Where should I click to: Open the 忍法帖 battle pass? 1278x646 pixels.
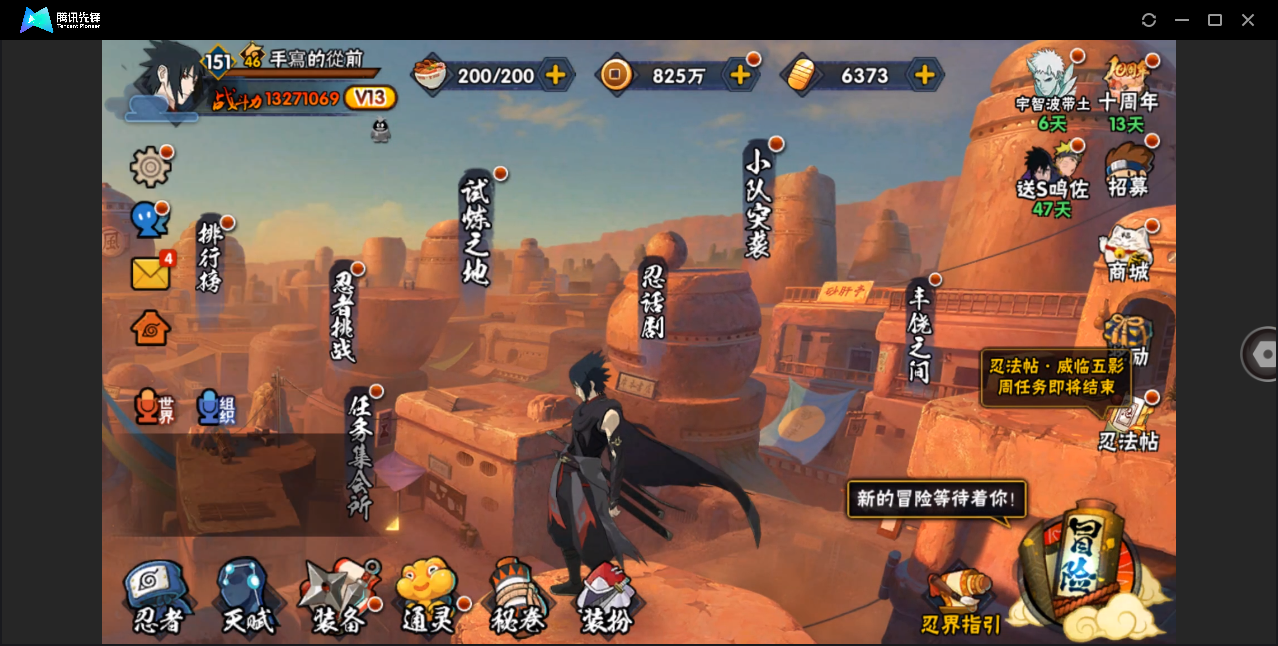[x=1128, y=425]
